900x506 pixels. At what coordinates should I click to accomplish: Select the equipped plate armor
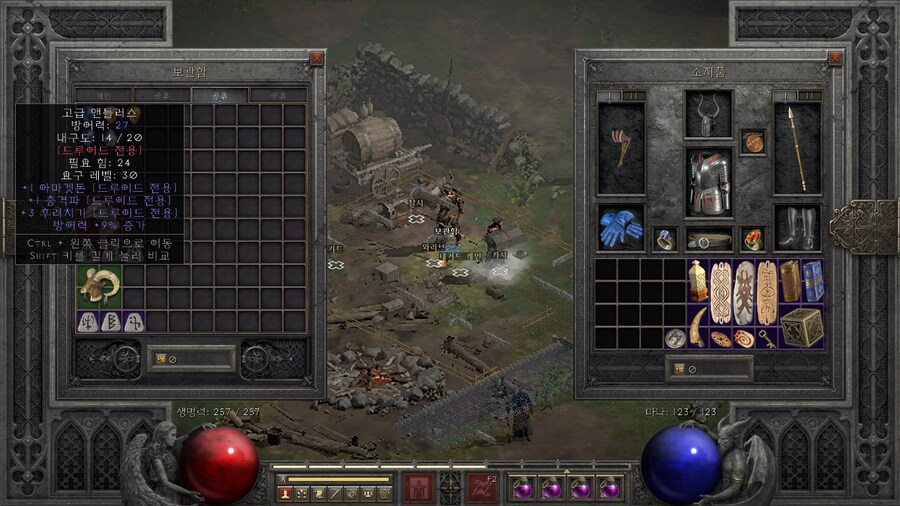pos(709,182)
